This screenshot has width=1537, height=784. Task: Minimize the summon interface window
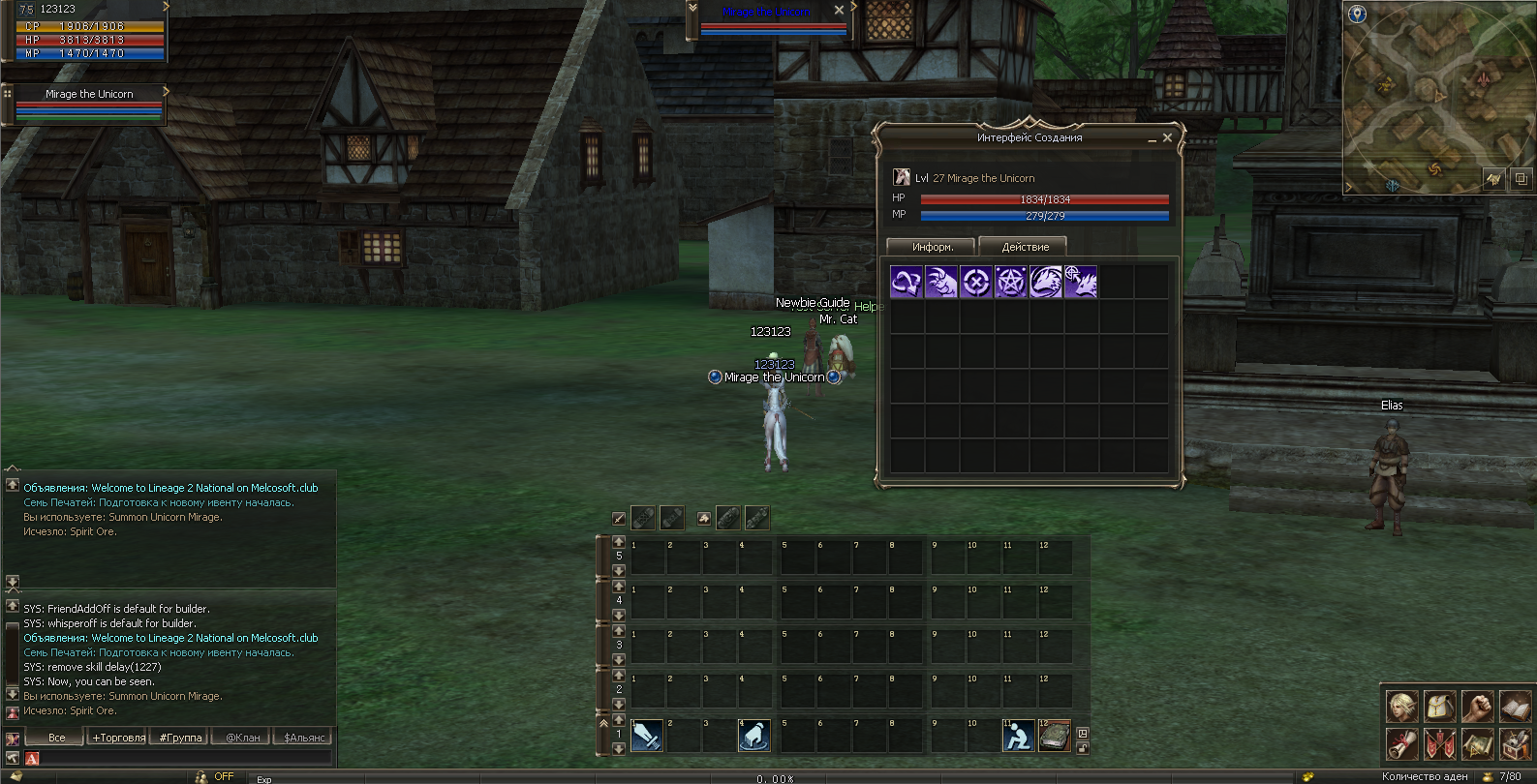pos(1152,139)
